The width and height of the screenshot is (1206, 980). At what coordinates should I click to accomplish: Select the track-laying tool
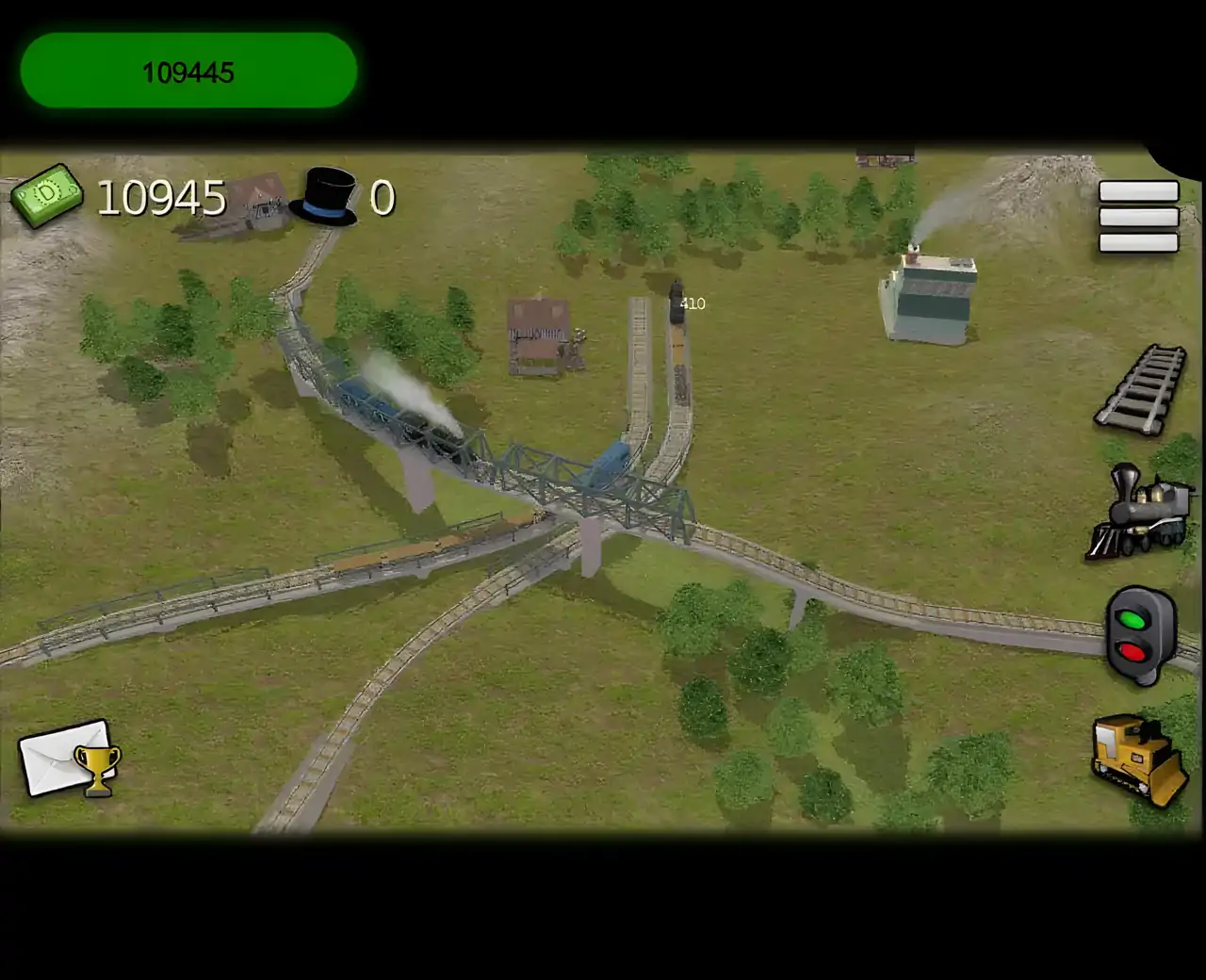coord(1142,390)
